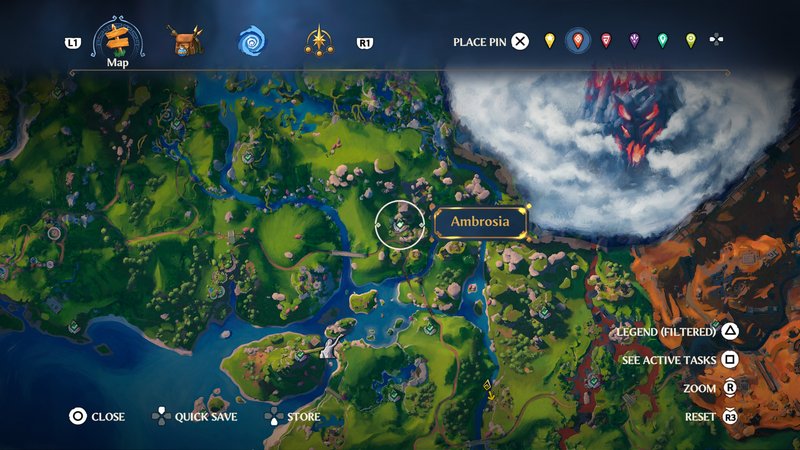Select the Ambrosia location label
The image size is (800, 450).
click(x=480, y=223)
